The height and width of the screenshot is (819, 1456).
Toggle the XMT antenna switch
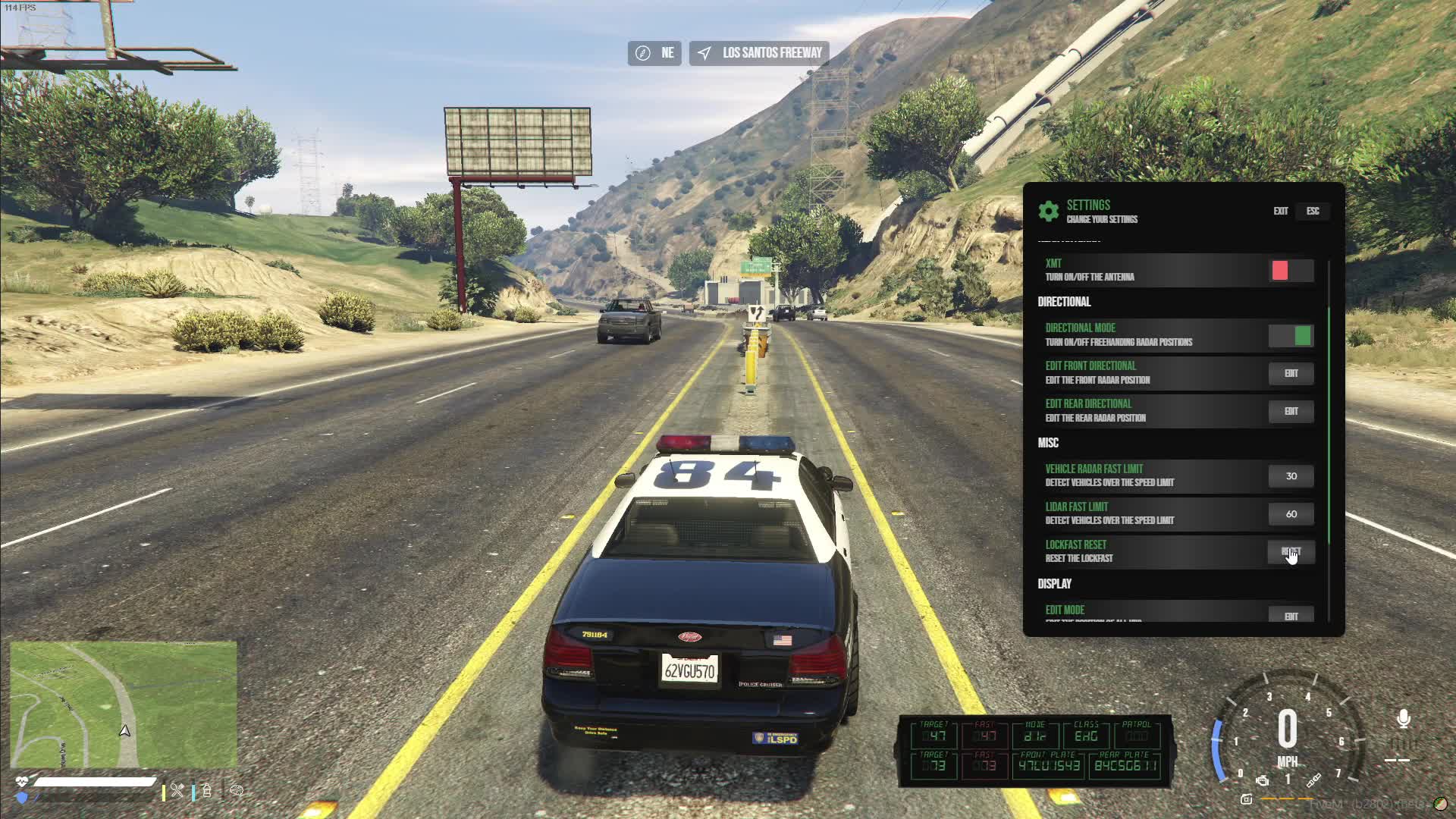click(x=1291, y=271)
